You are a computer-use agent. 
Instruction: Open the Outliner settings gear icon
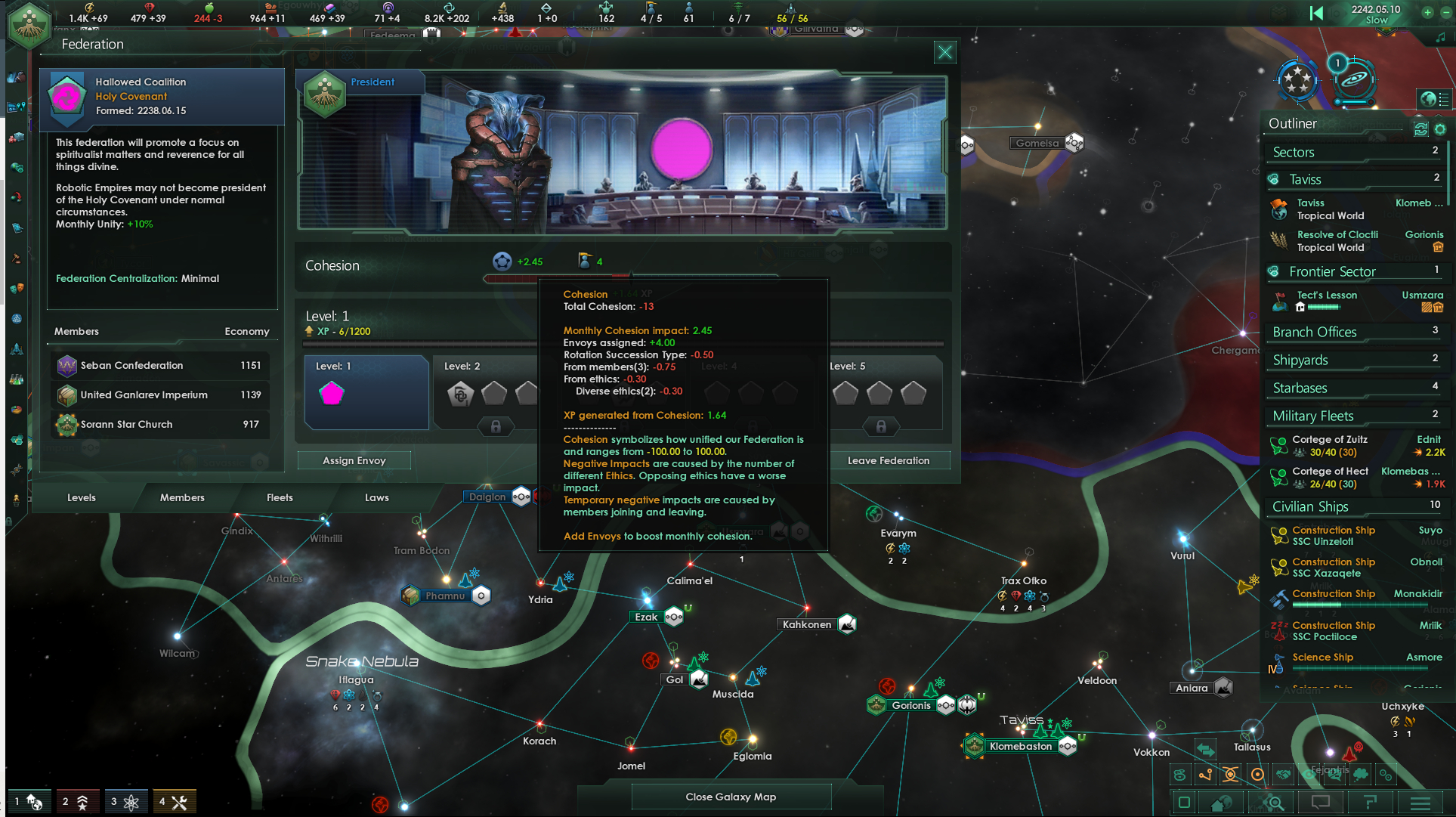pos(1439,129)
